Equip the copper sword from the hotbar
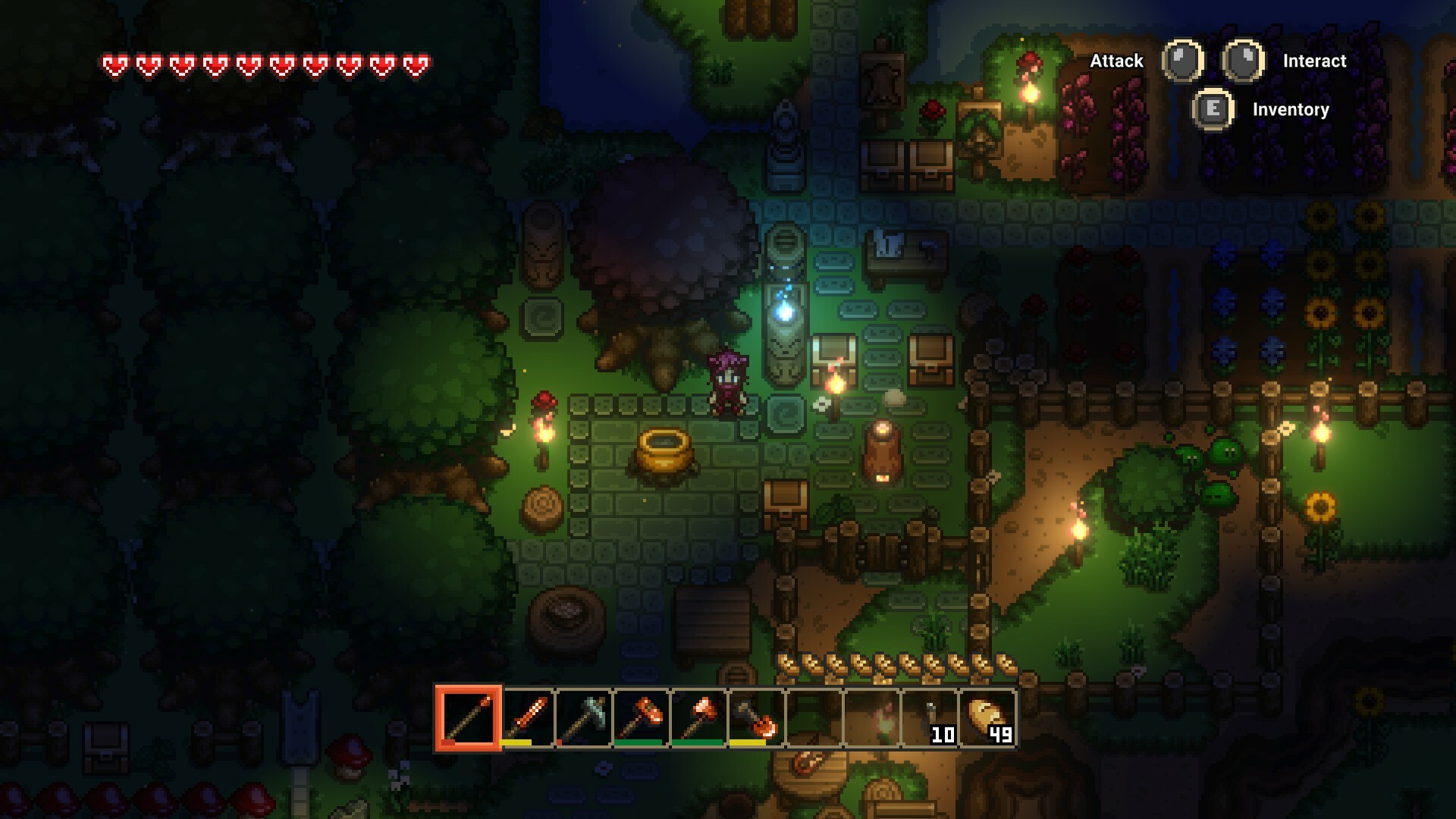This screenshot has width=1456, height=819. (x=526, y=717)
